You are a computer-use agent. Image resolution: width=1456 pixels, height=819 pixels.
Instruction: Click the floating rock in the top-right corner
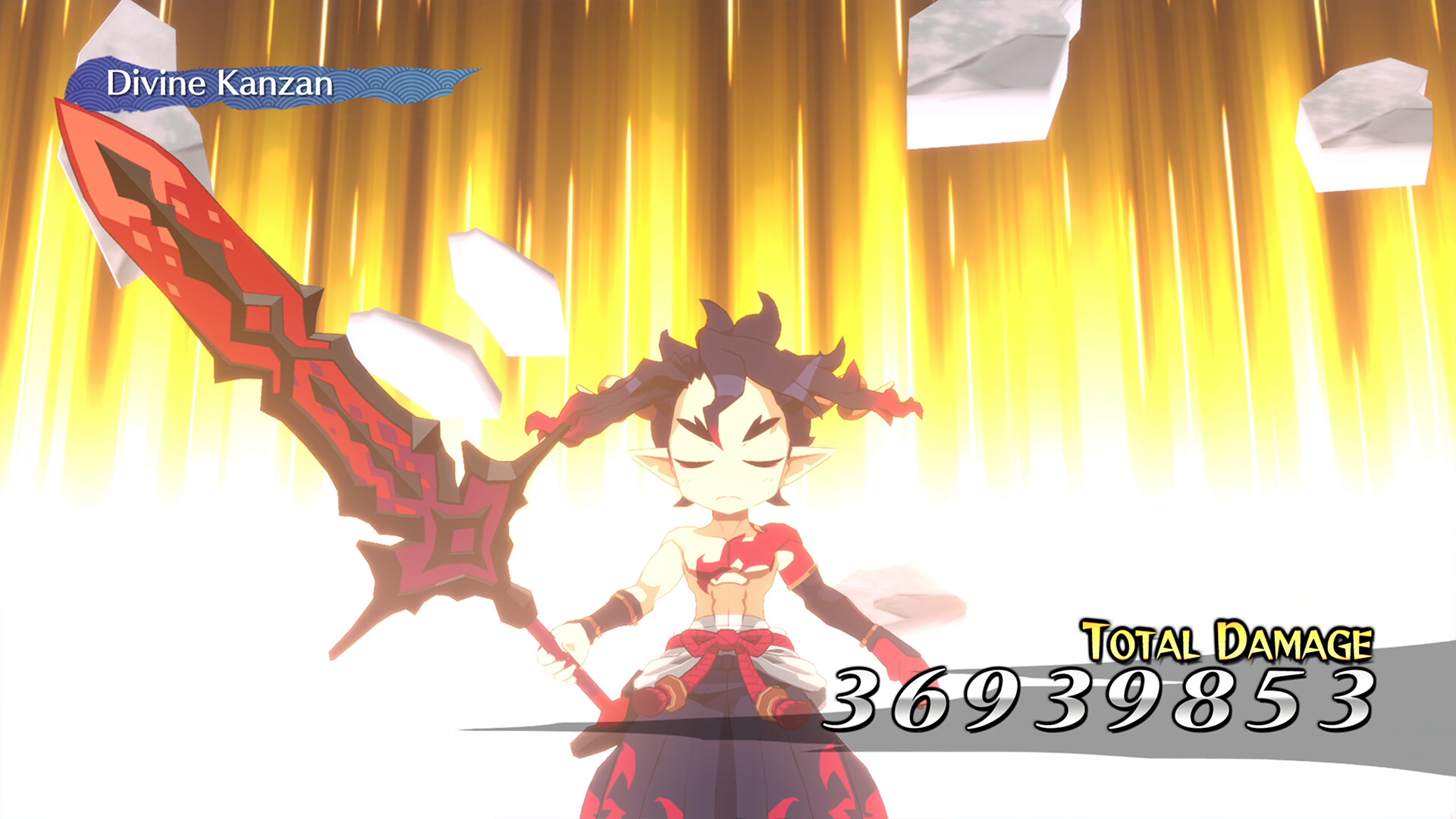pyautogui.click(x=986, y=61)
